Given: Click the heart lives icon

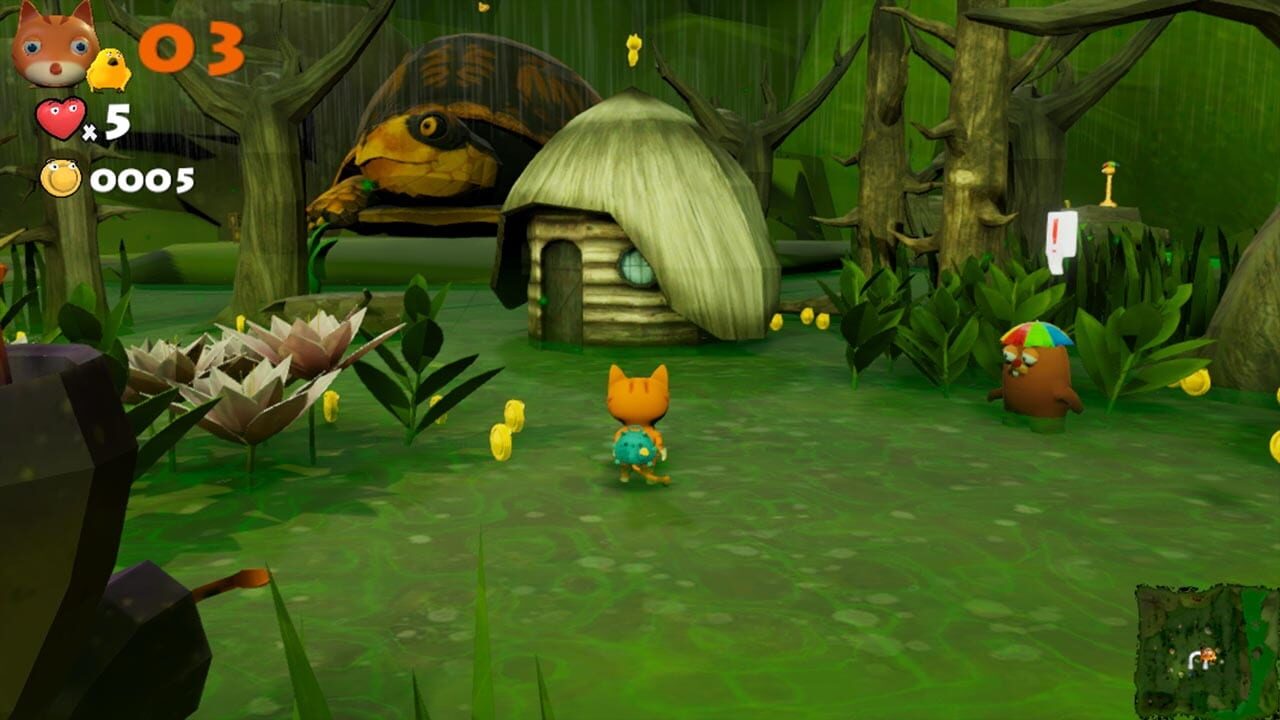Looking at the screenshot, I should 60,120.
